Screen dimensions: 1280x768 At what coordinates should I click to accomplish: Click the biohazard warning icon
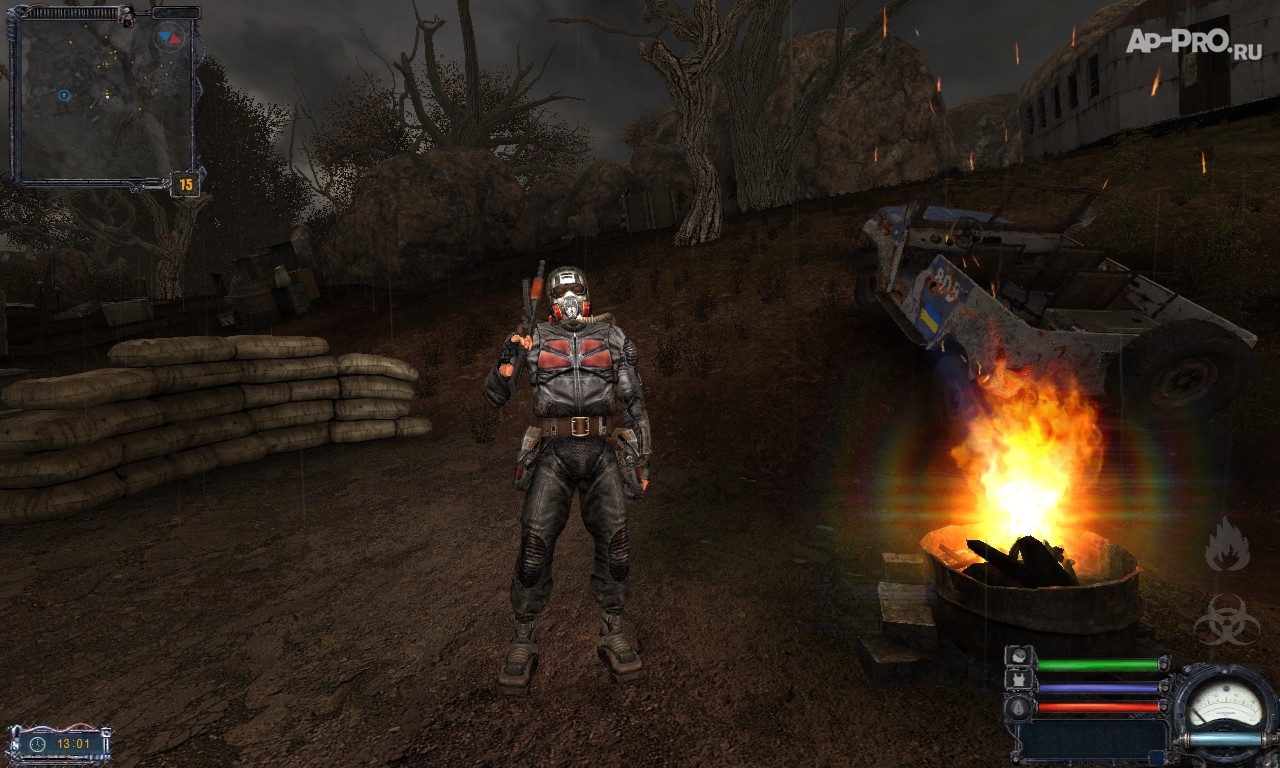pos(1226,618)
